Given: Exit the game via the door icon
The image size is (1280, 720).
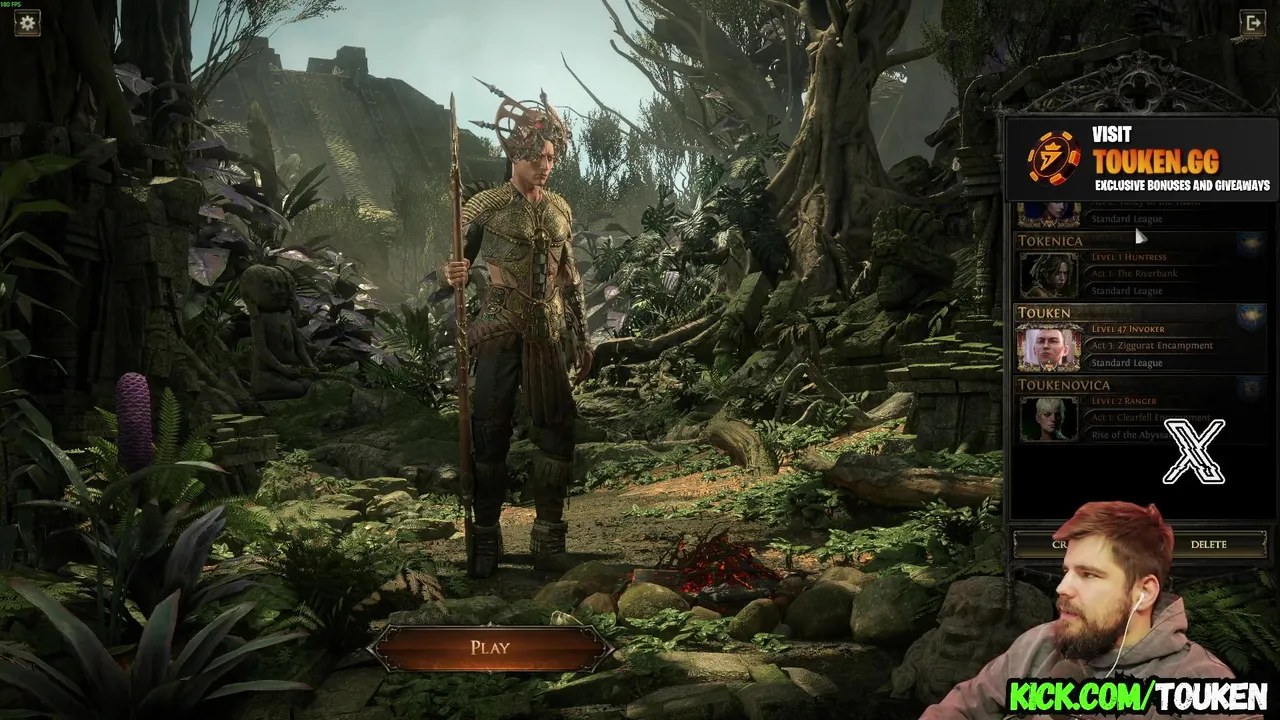Looking at the screenshot, I should 1252,23.
